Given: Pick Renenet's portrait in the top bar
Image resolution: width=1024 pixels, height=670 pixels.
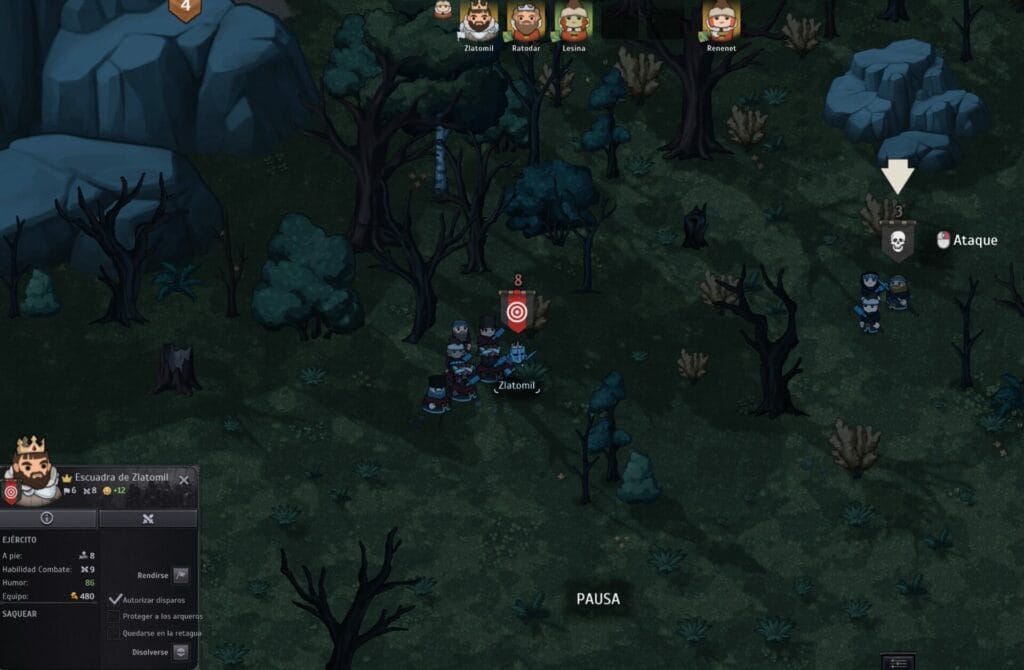Looking at the screenshot, I should tap(721, 20).
